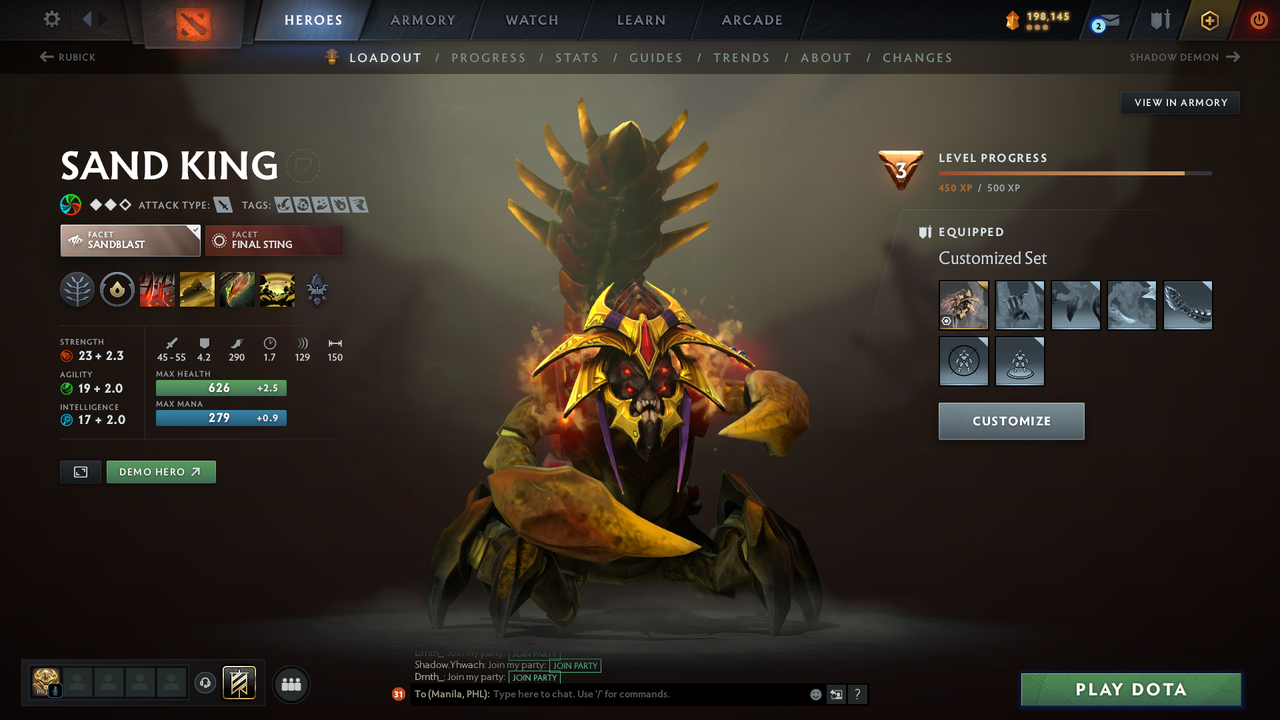Open the WATCH menu
The height and width of the screenshot is (720, 1280).
click(531, 19)
